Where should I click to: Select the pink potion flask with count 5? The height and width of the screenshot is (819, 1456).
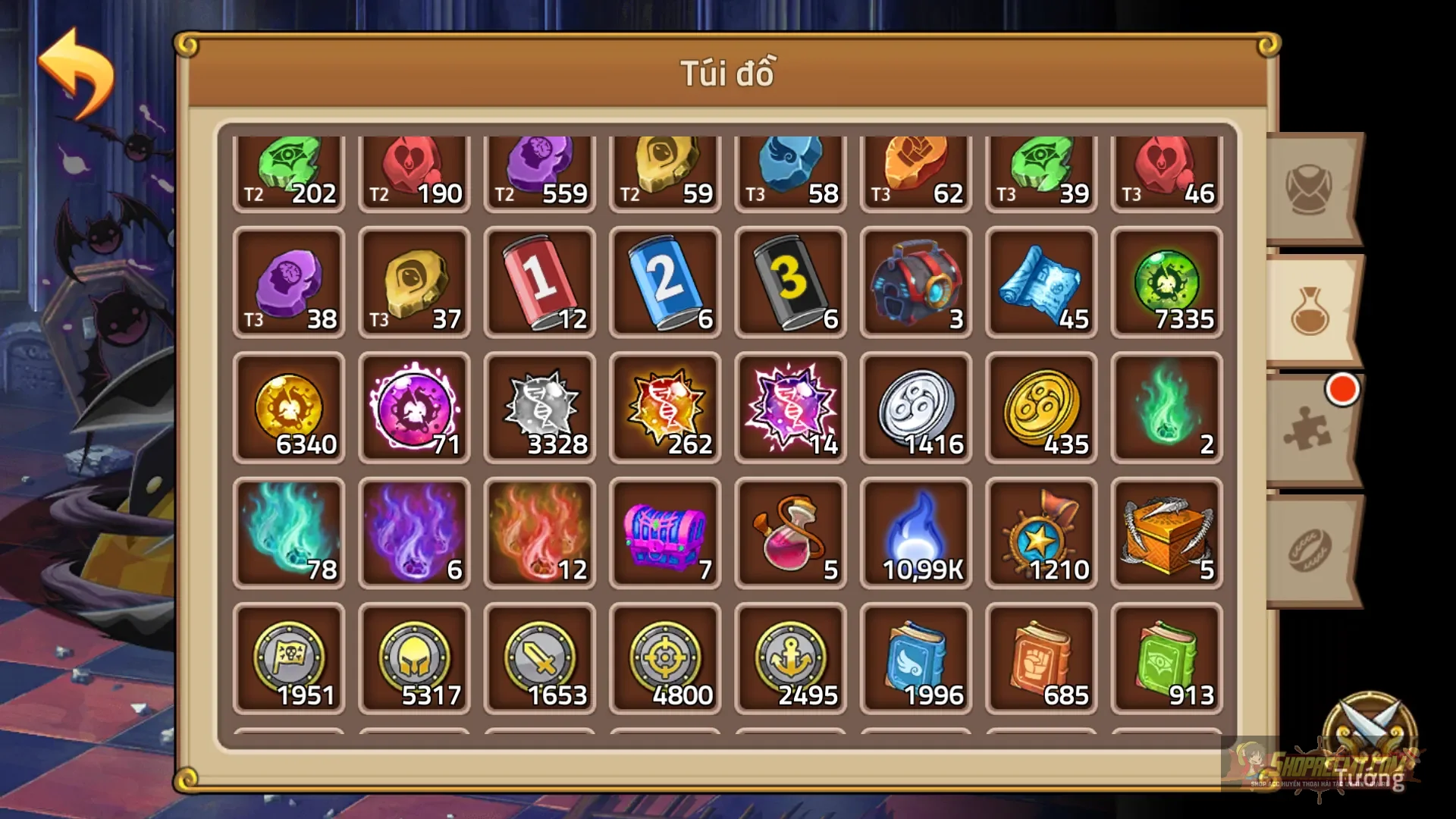click(790, 531)
